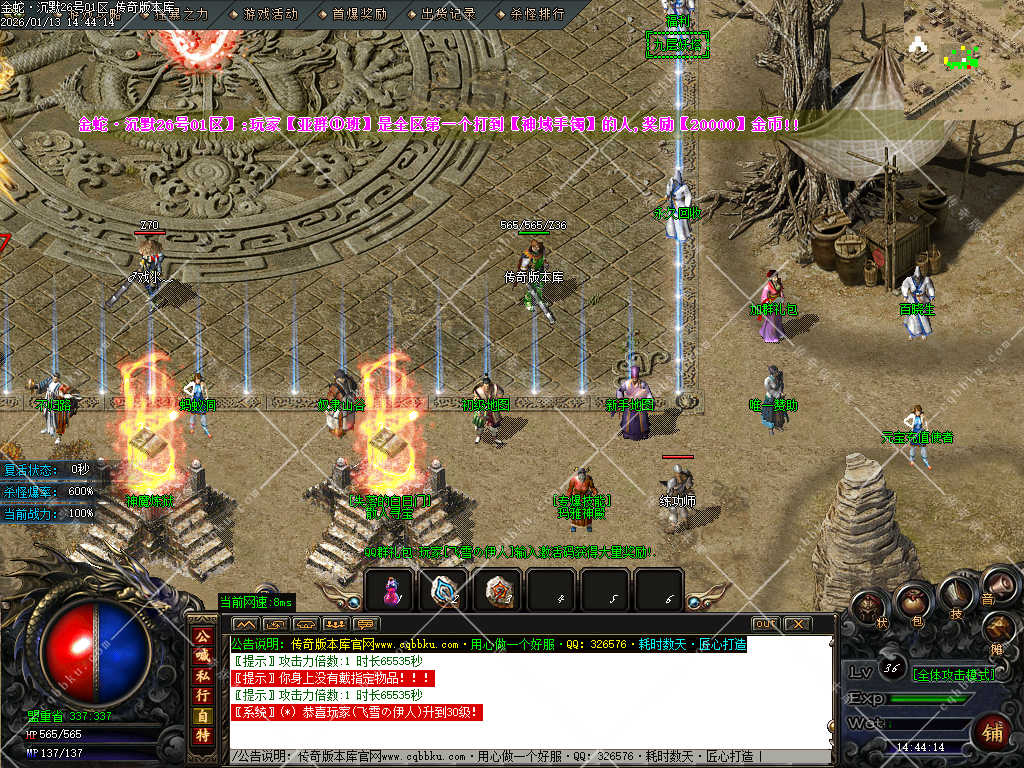Open the 游戏活动 menu
The image size is (1024, 768).
(270, 14)
